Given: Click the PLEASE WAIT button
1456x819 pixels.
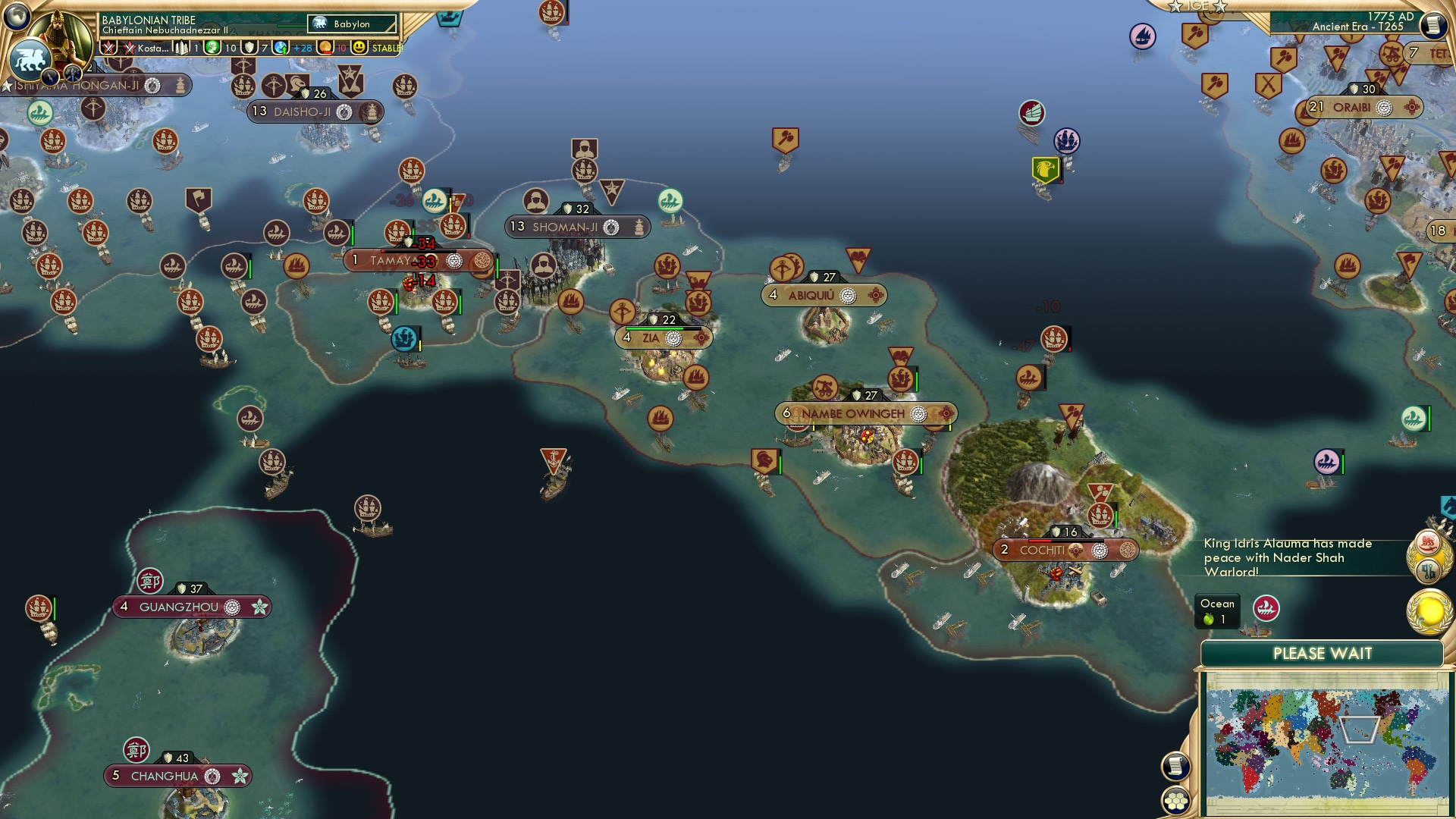Looking at the screenshot, I should 1324,653.
